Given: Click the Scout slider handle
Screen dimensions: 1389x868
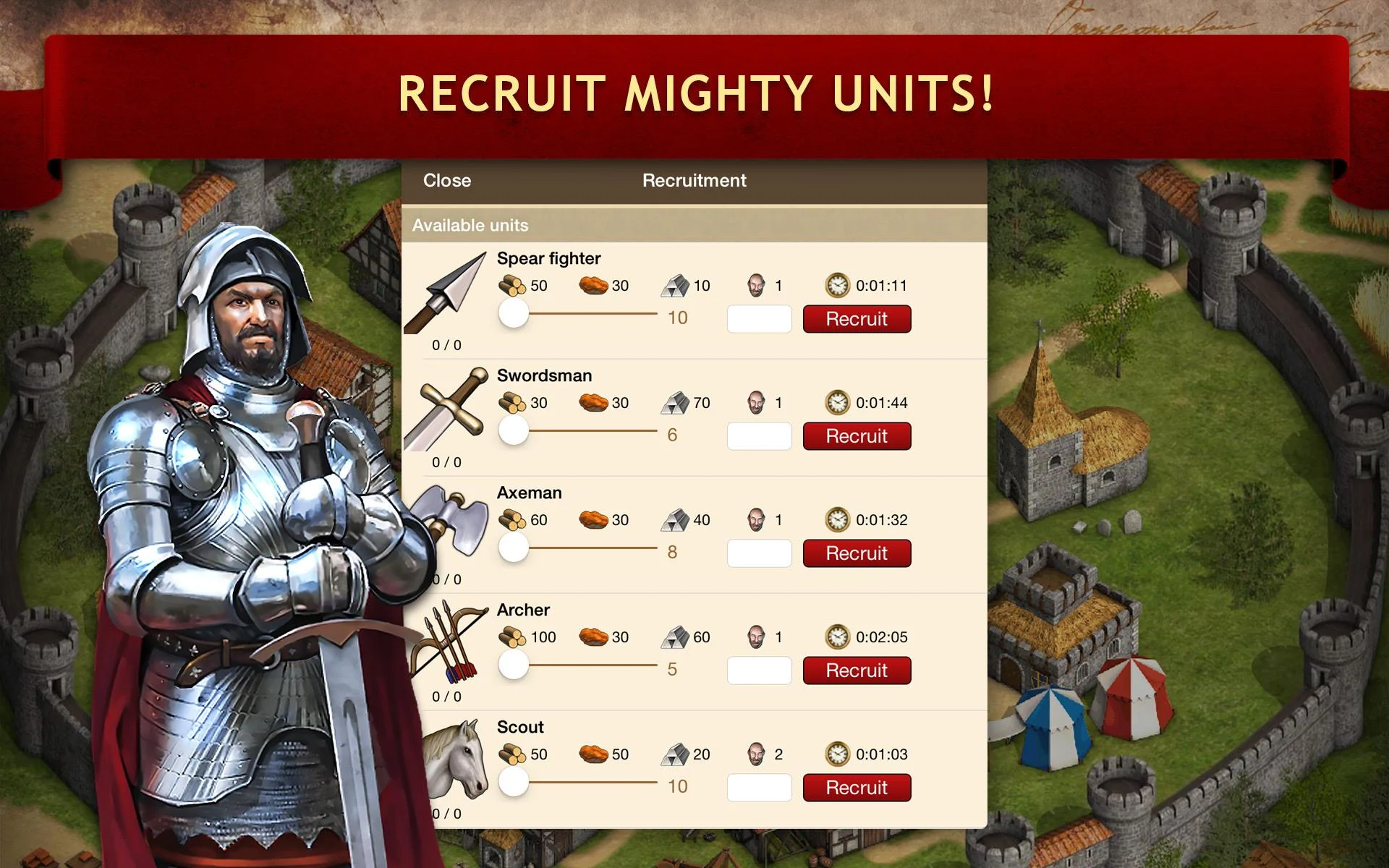Looking at the screenshot, I should [514, 782].
